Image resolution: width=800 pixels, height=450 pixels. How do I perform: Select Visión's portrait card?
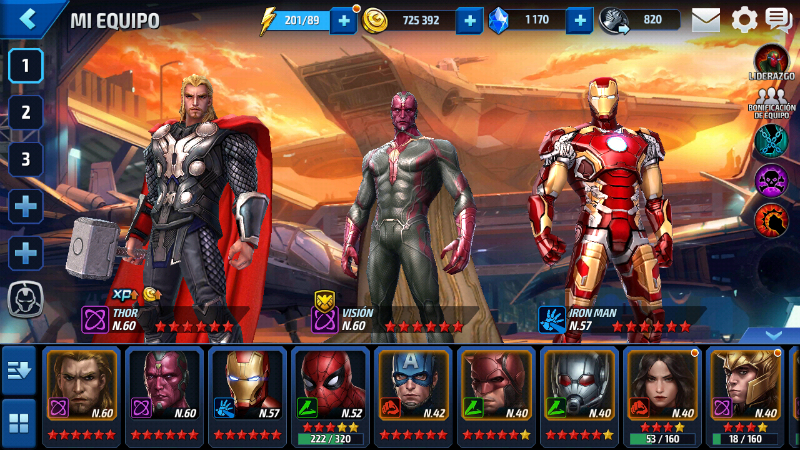coord(164,395)
